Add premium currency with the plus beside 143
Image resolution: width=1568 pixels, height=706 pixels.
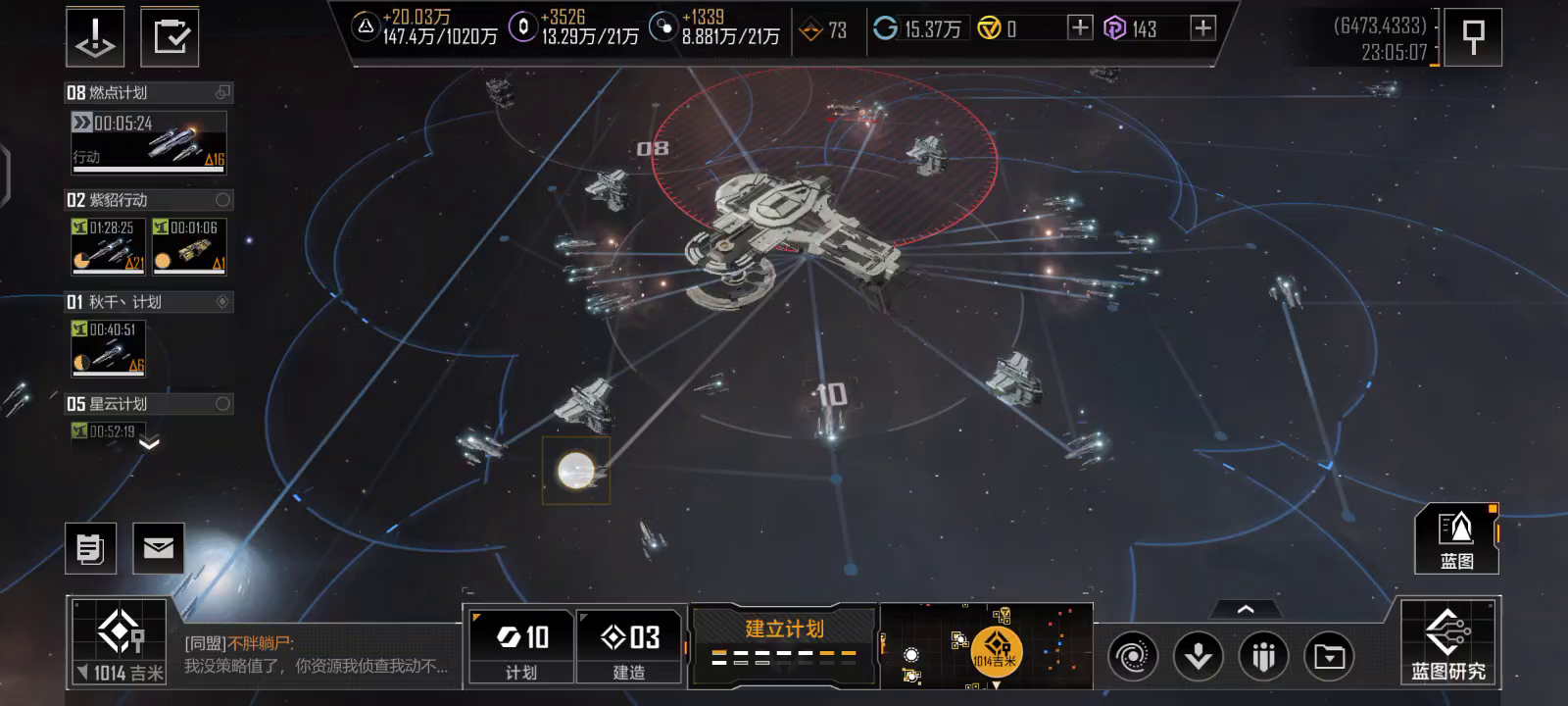pos(1202,28)
